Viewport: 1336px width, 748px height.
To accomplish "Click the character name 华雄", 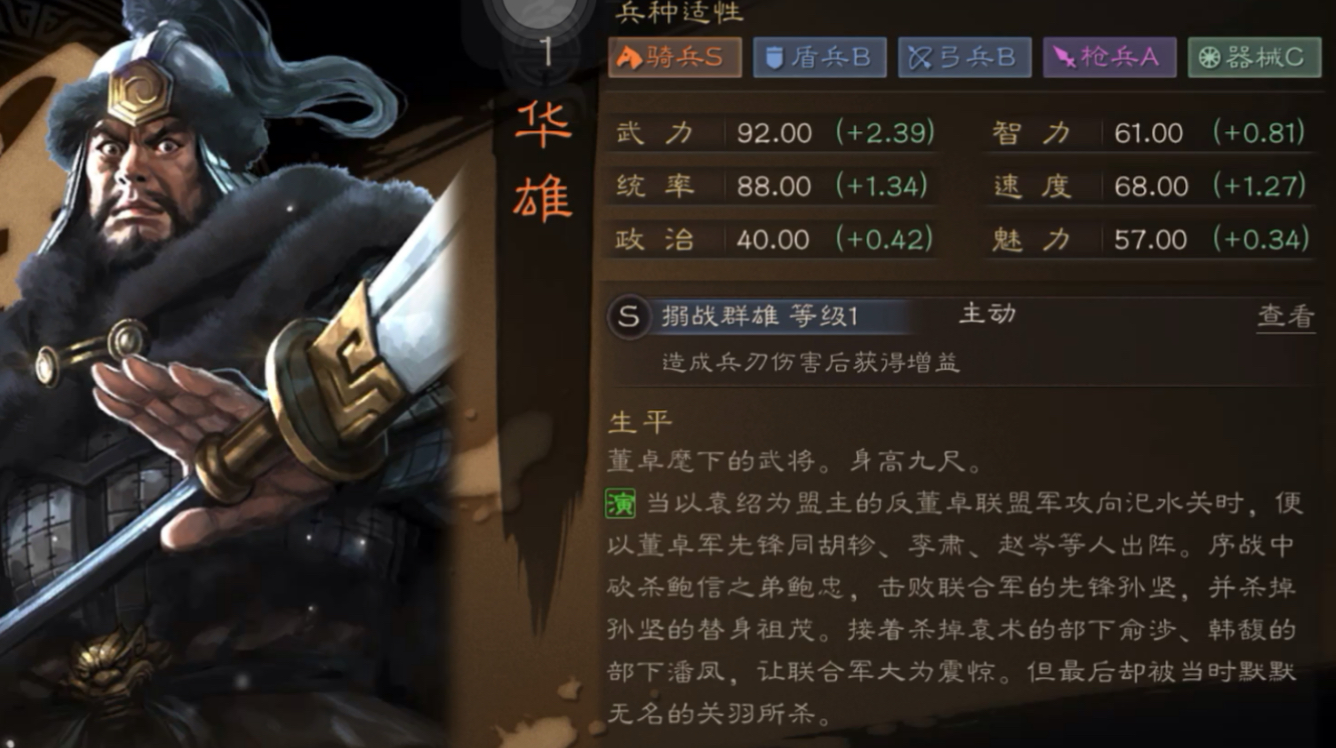I will [x=541, y=160].
